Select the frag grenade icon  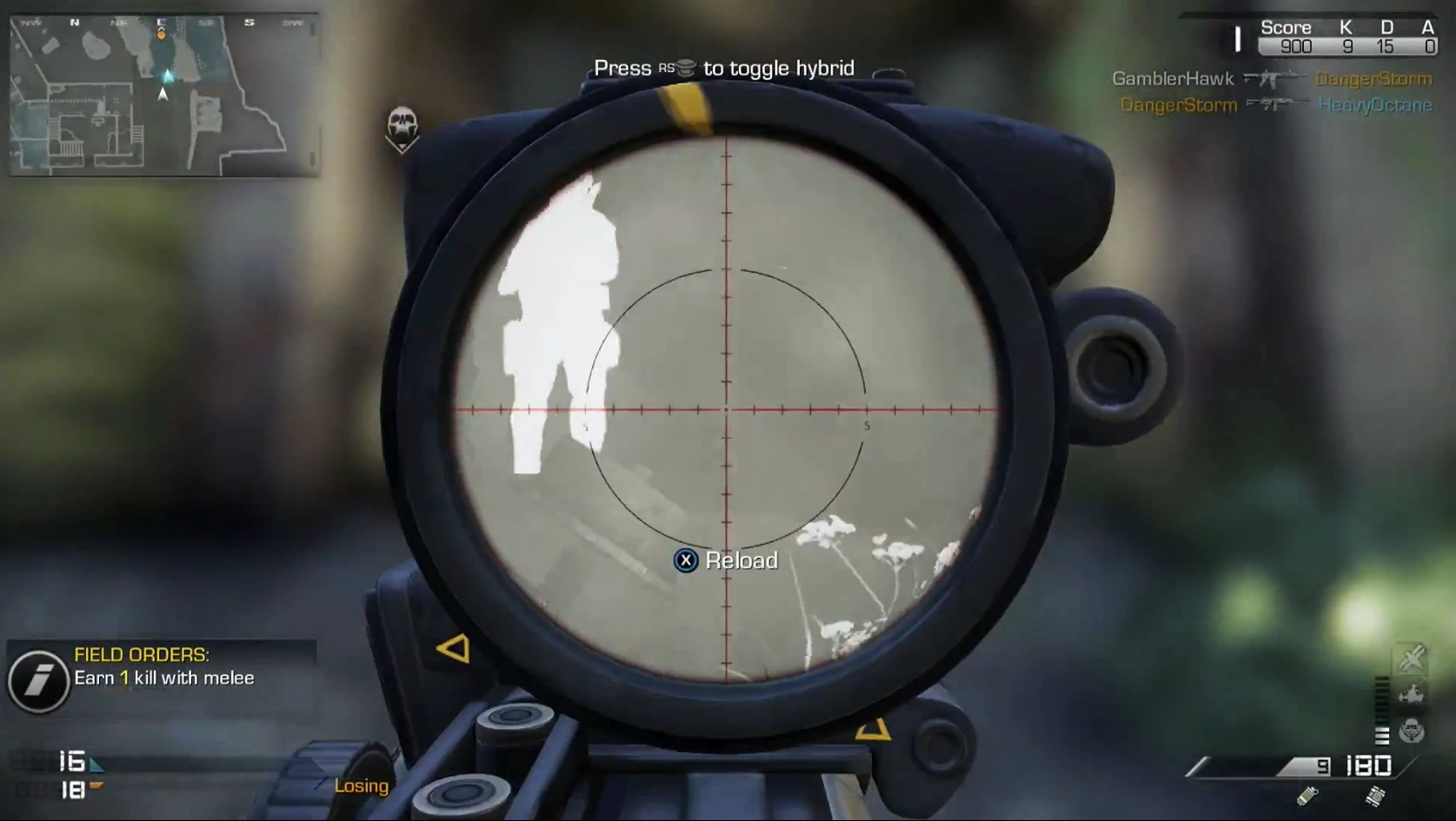click(x=1307, y=795)
